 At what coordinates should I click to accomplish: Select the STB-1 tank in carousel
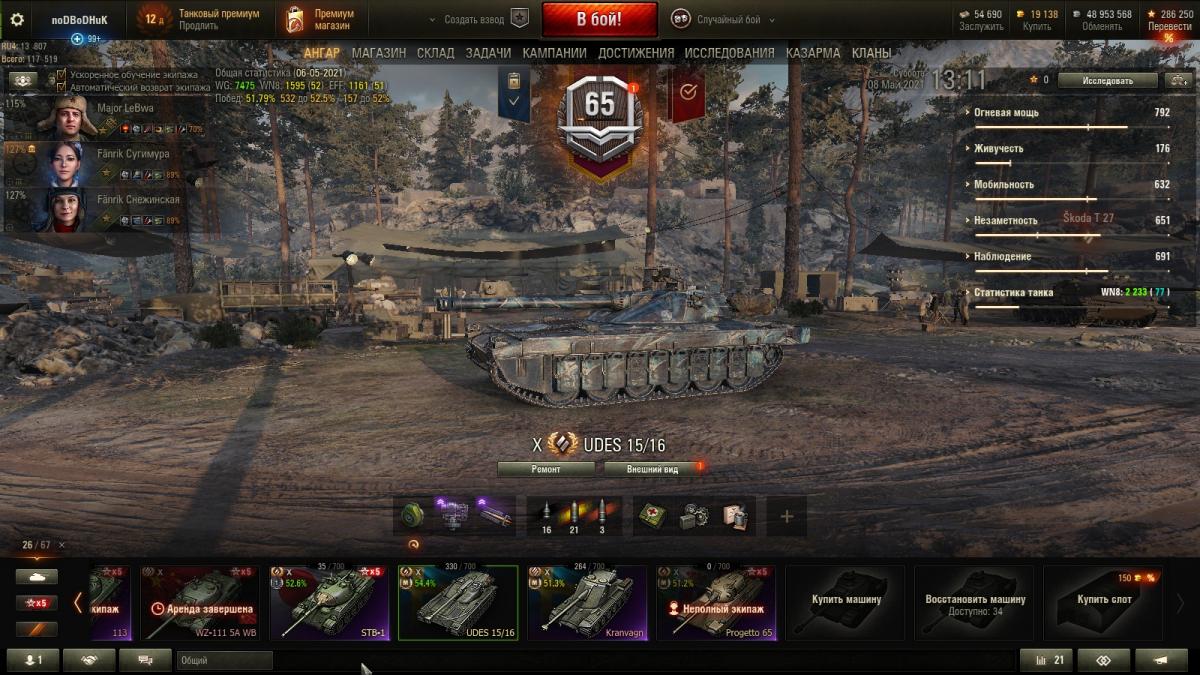coord(329,602)
